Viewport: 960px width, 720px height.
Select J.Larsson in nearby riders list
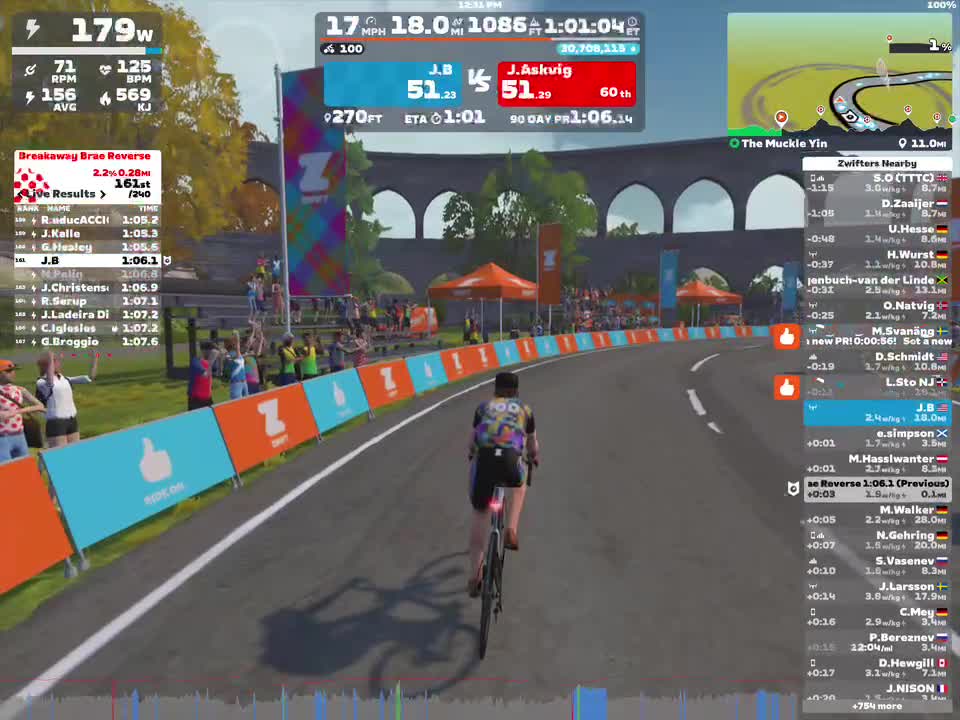pos(877,591)
